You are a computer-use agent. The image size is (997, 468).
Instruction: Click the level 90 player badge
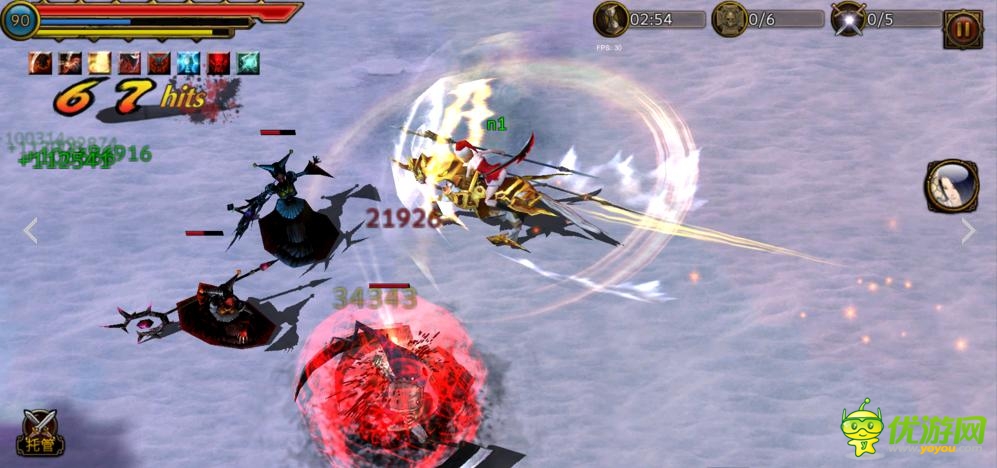(x=20, y=19)
